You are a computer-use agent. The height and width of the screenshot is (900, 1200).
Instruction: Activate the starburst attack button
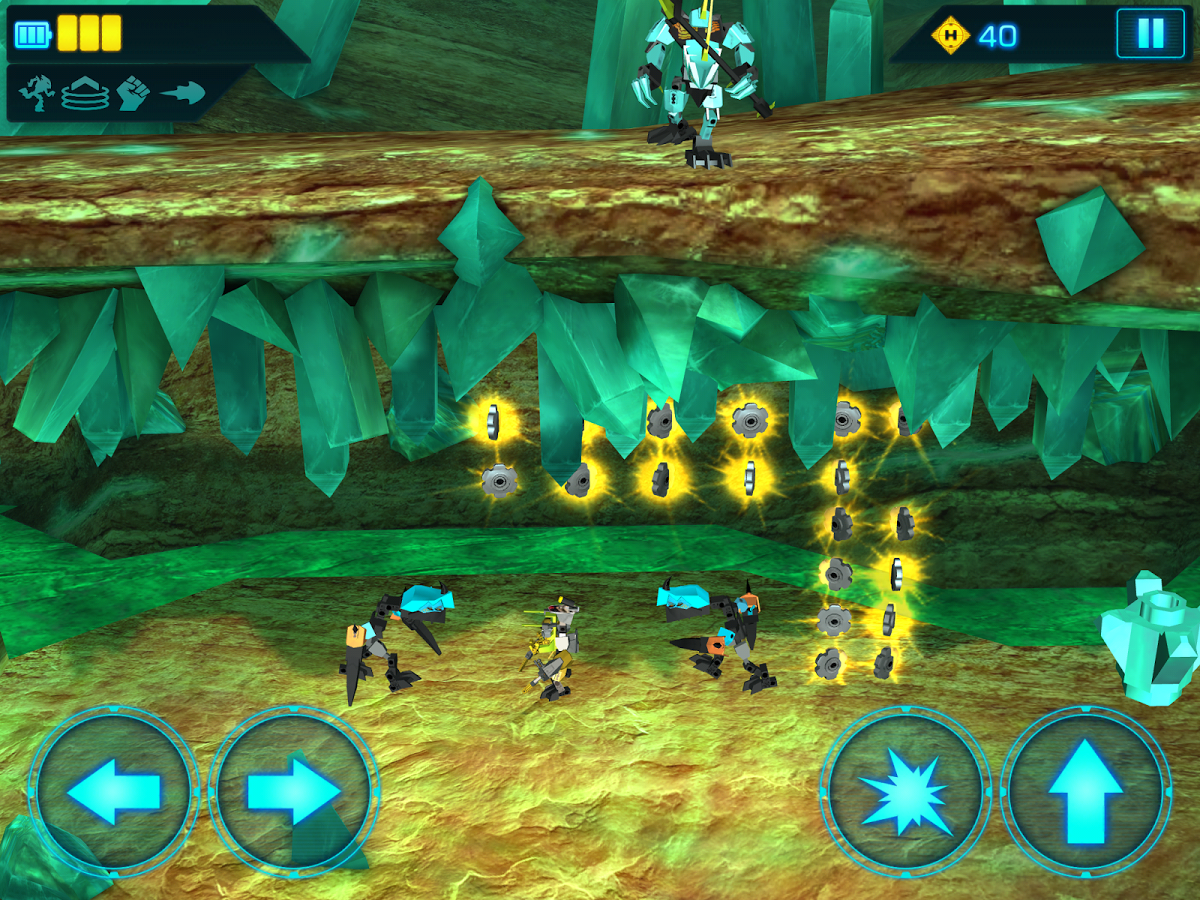[x=906, y=792]
